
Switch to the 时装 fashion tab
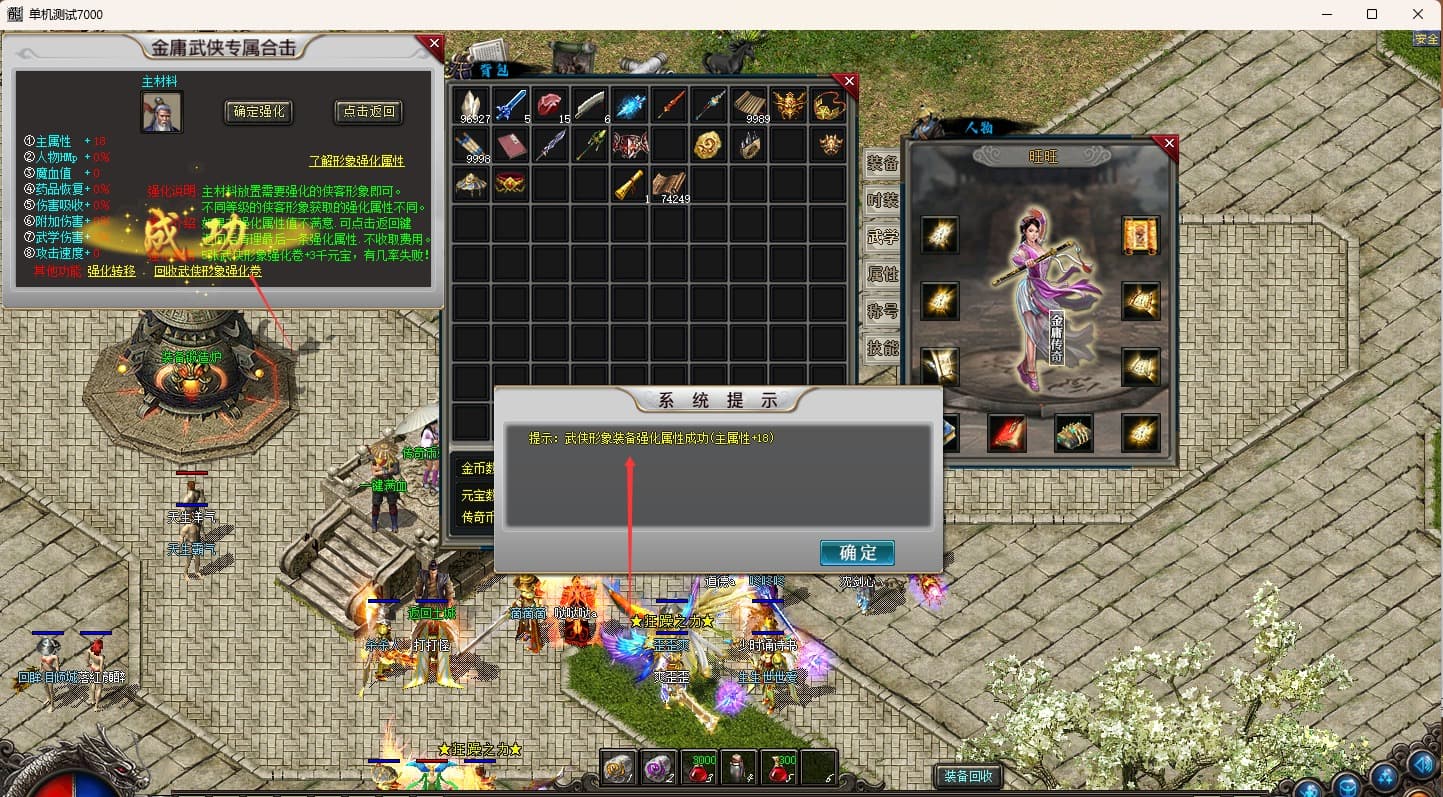(x=882, y=200)
